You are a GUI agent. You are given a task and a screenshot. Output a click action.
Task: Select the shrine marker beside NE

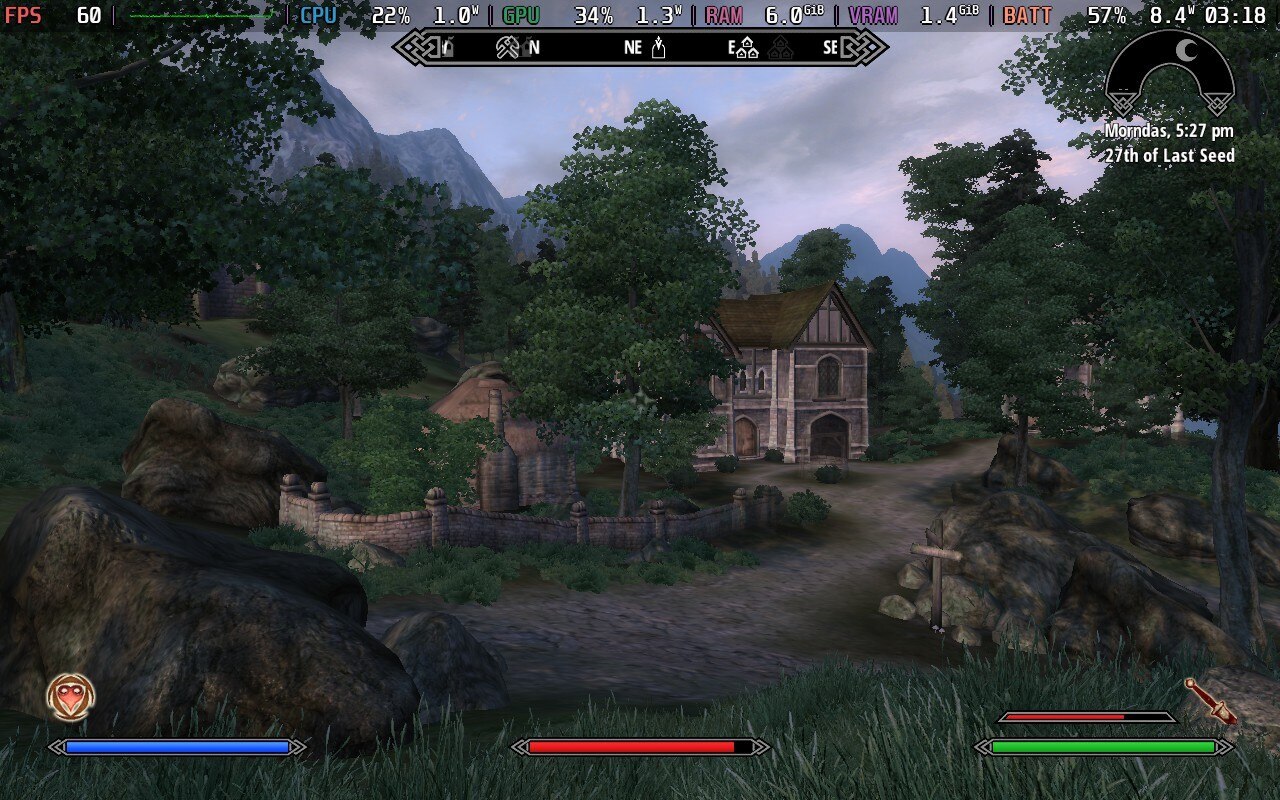click(658, 47)
